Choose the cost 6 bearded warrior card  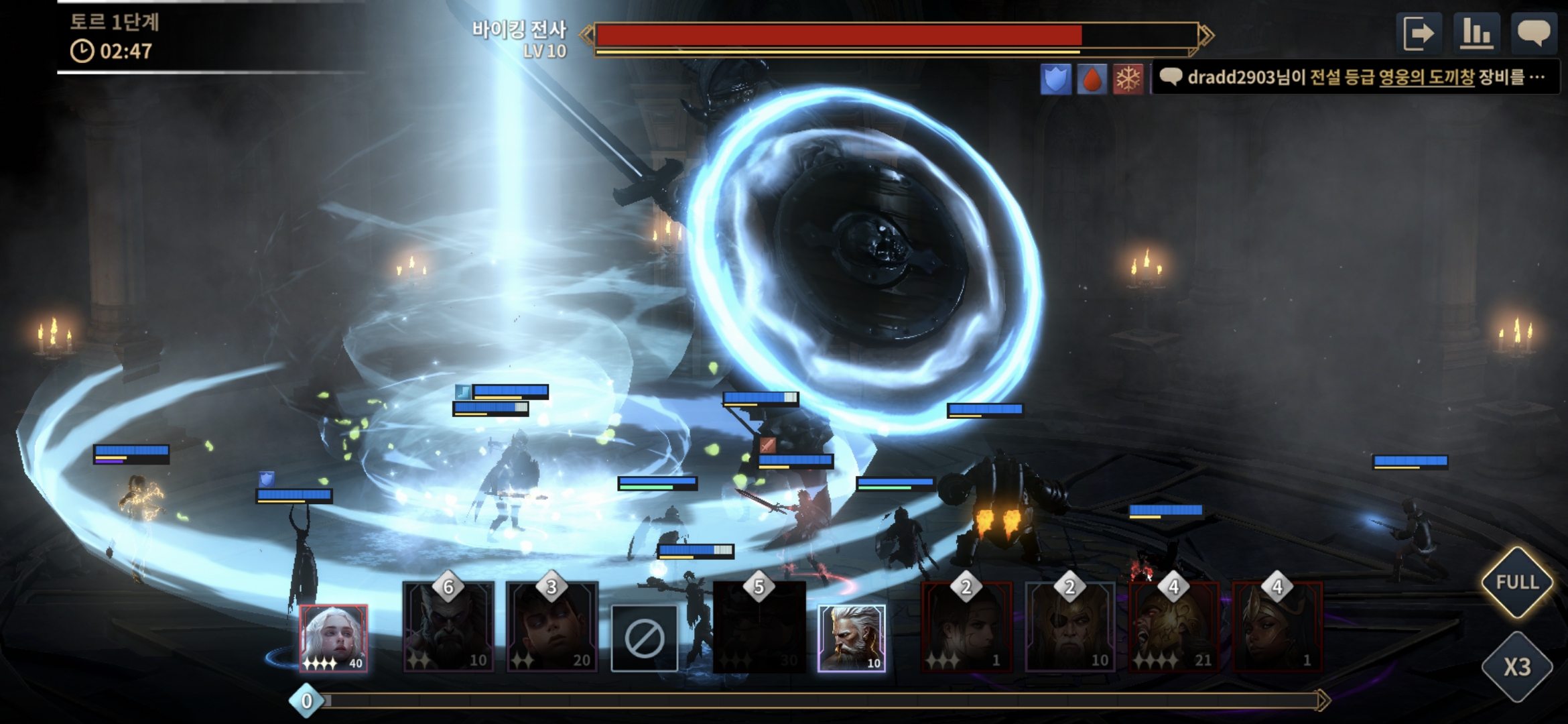448,627
